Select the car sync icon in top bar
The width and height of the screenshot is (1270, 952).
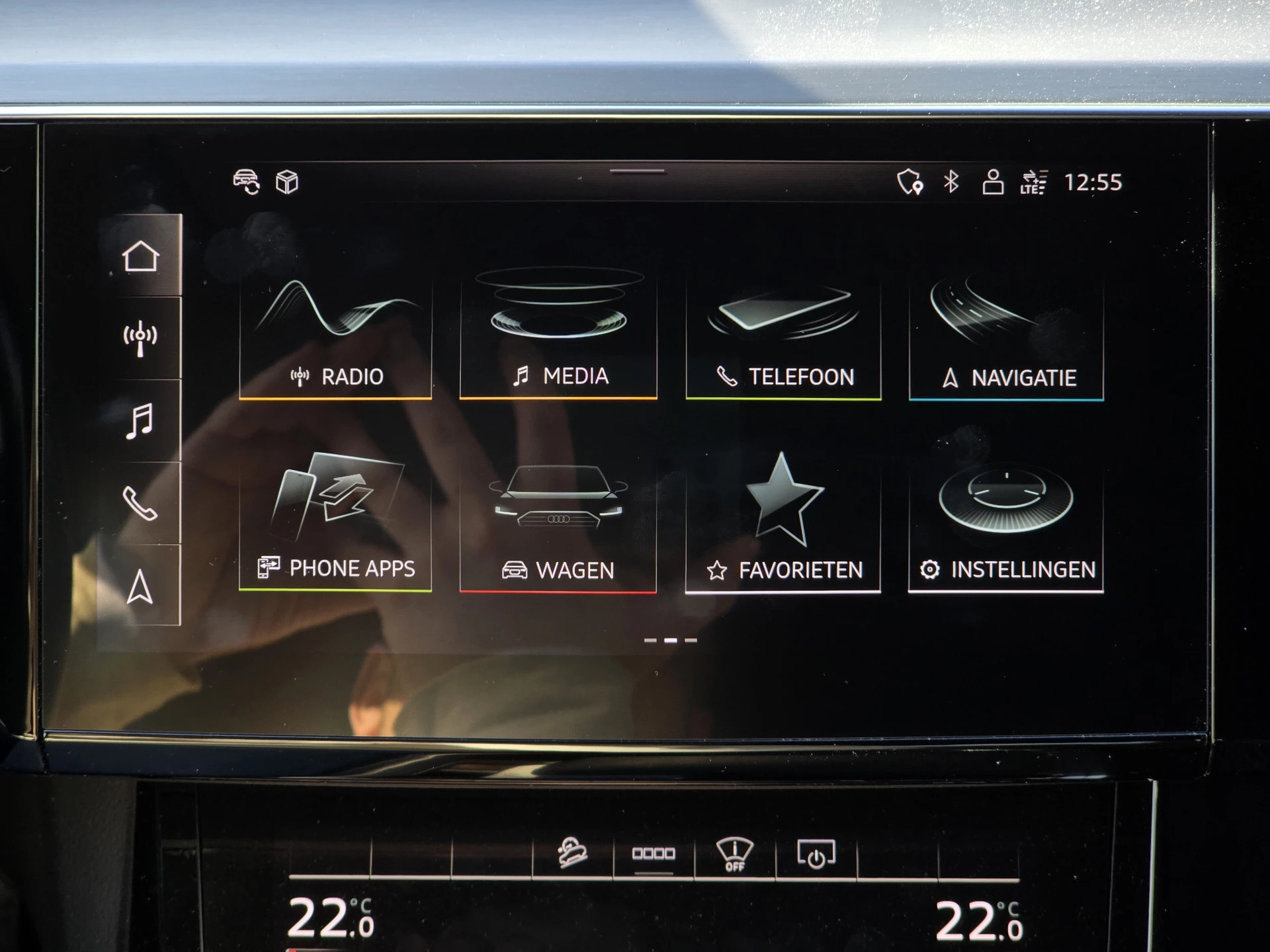coord(247,182)
